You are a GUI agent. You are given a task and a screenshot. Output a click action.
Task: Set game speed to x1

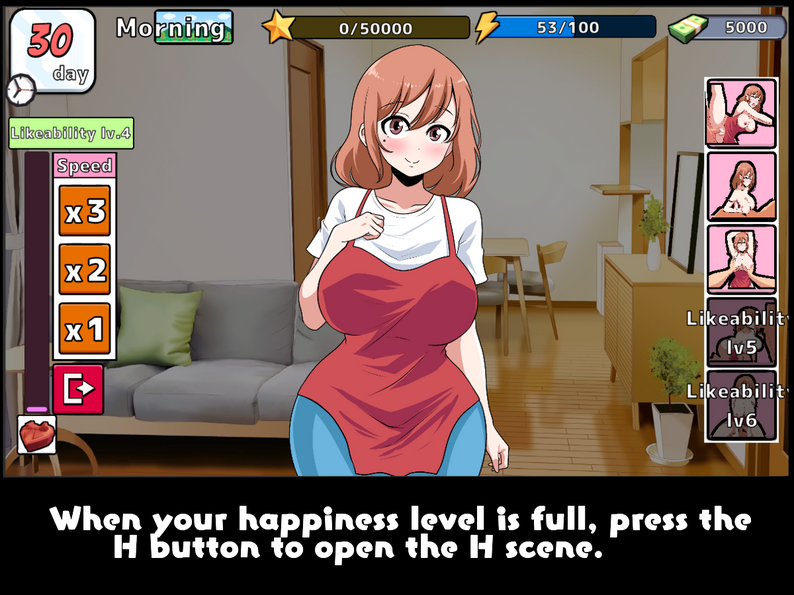click(x=85, y=329)
